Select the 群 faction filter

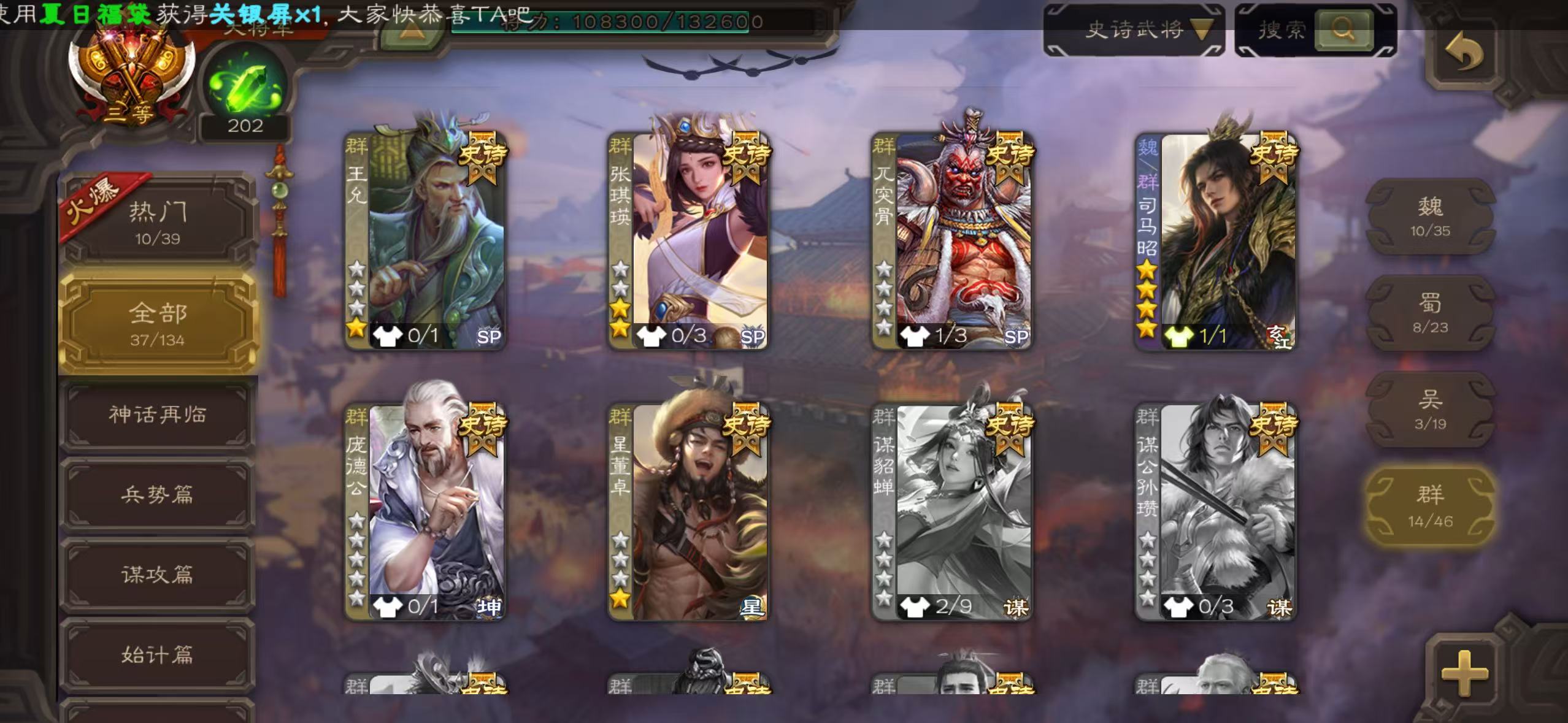(x=1430, y=507)
